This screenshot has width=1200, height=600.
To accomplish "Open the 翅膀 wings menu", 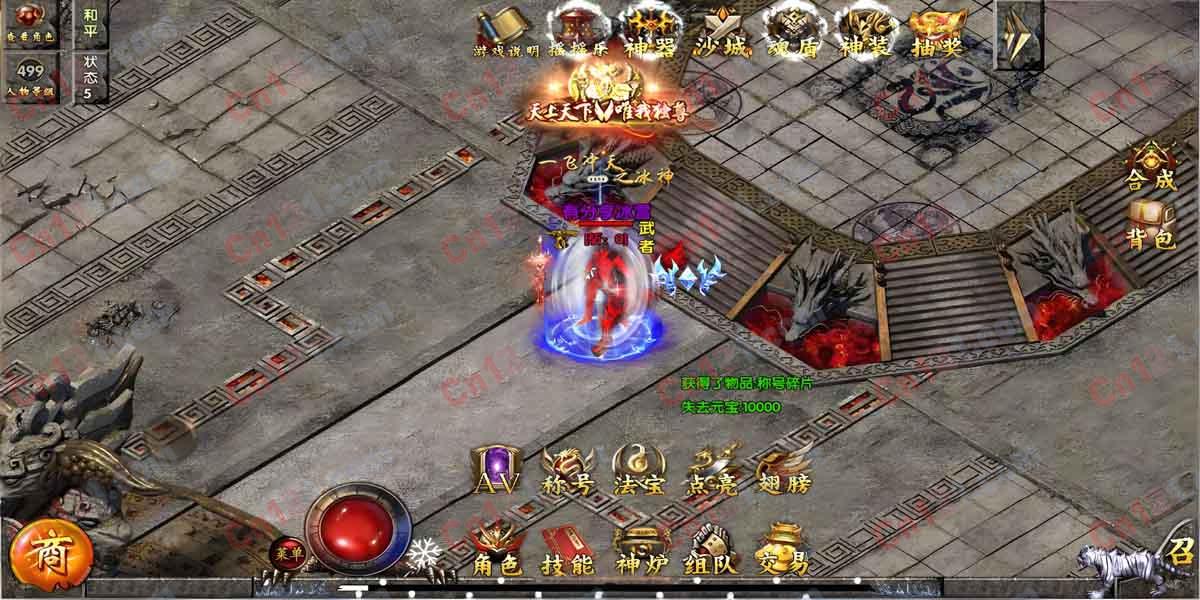I will (784, 469).
